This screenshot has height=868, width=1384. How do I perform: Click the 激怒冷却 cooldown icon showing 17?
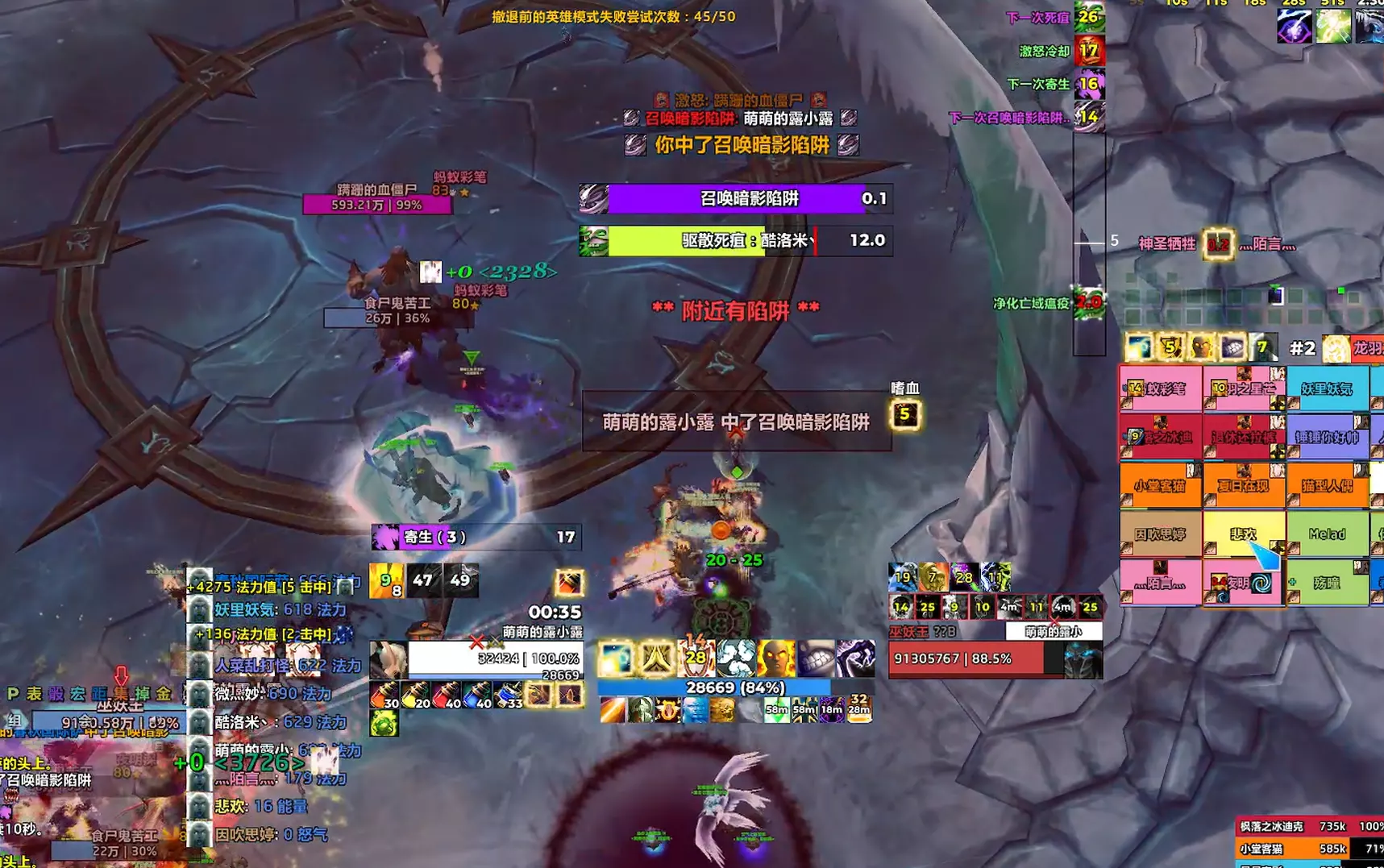[x=1092, y=51]
